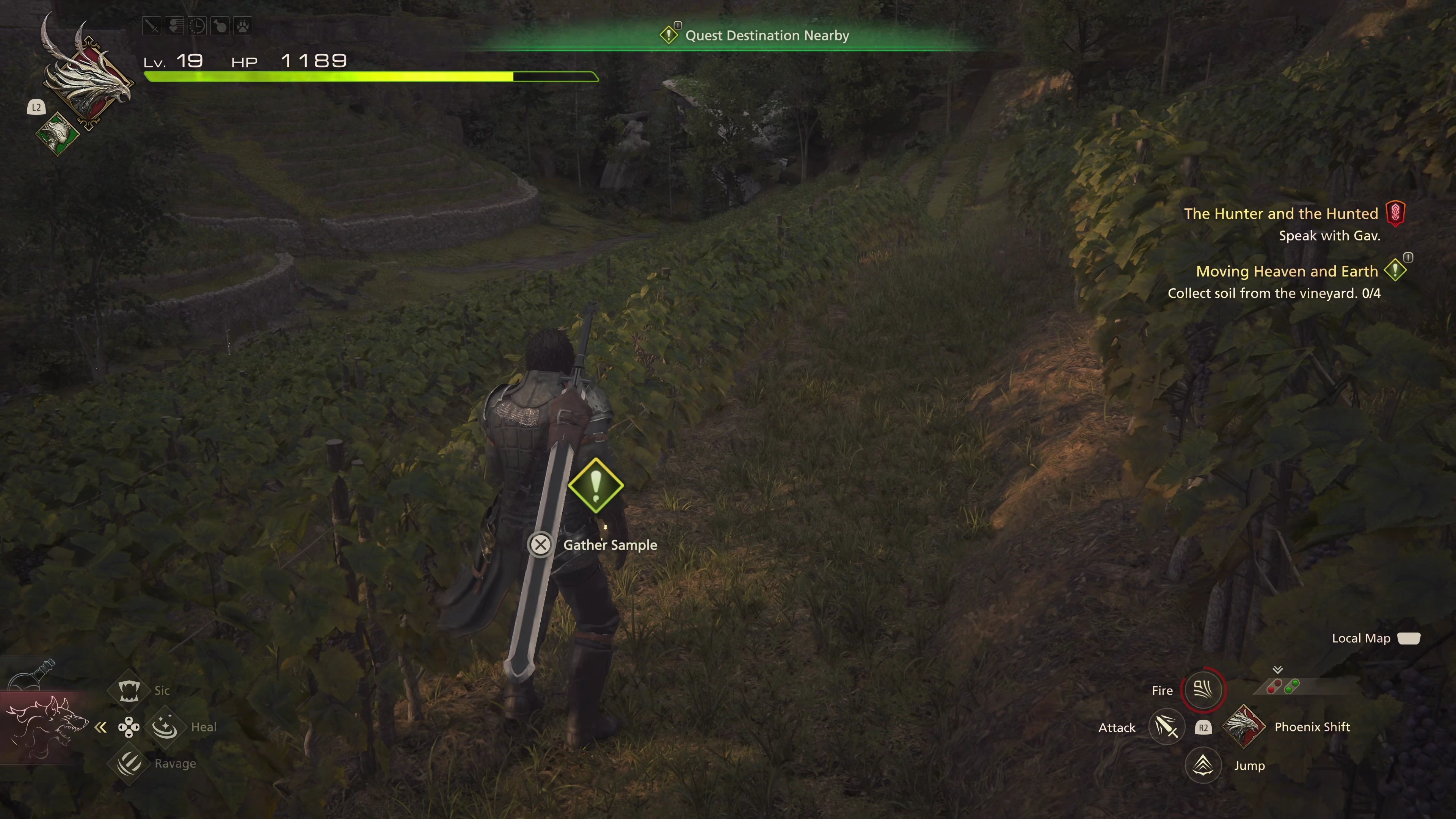
Task: Select The Hunter and the Hunted quest
Action: point(1281,213)
